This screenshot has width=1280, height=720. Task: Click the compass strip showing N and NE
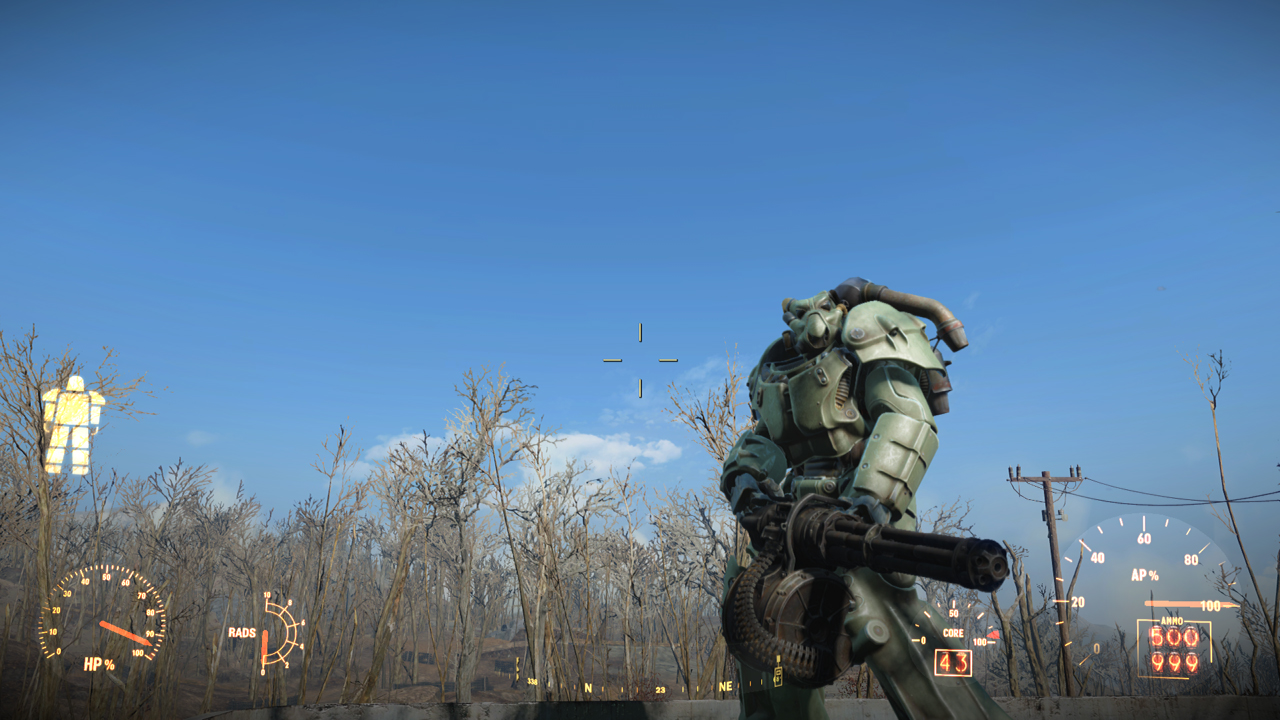[x=655, y=688]
